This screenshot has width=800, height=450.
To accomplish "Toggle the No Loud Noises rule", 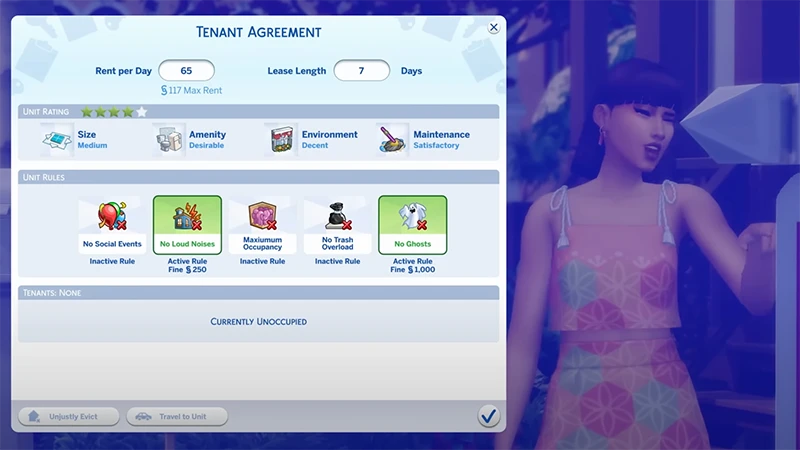I will pyautogui.click(x=187, y=225).
